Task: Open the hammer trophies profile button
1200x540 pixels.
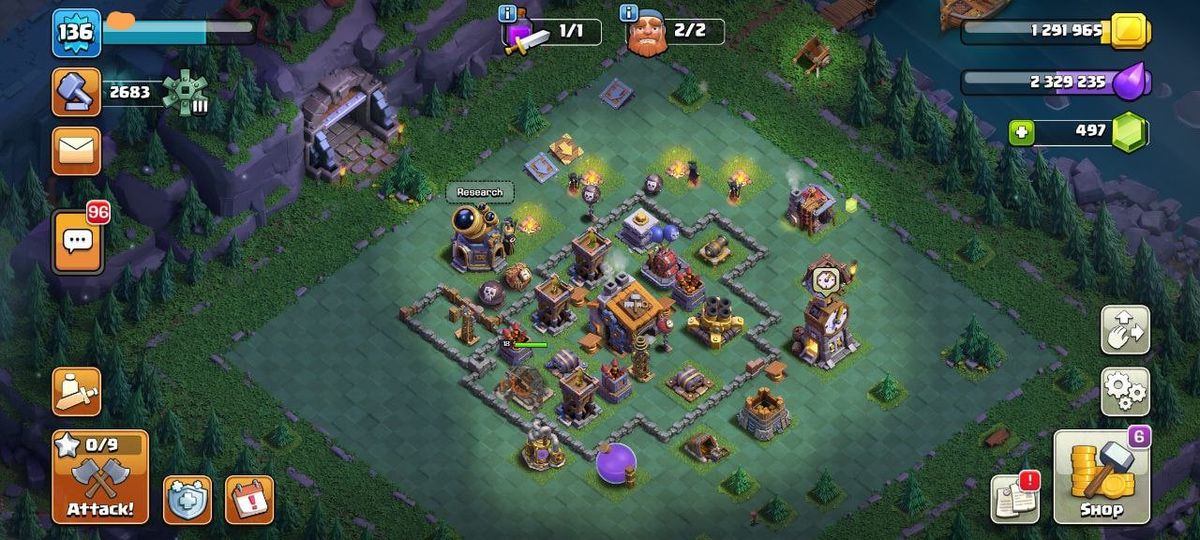Action: click(76, 92)
